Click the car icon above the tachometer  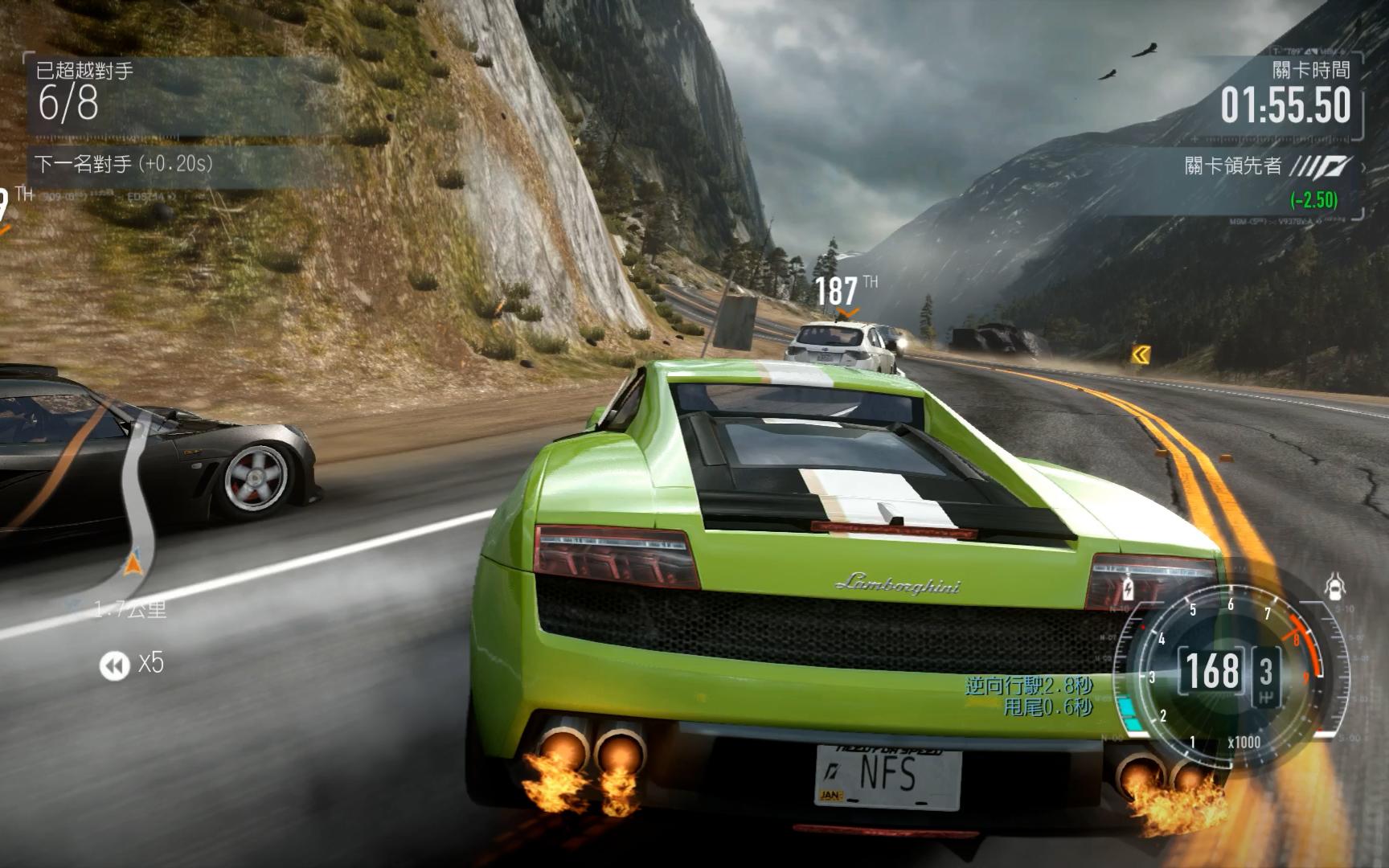tap(1334, 588)
